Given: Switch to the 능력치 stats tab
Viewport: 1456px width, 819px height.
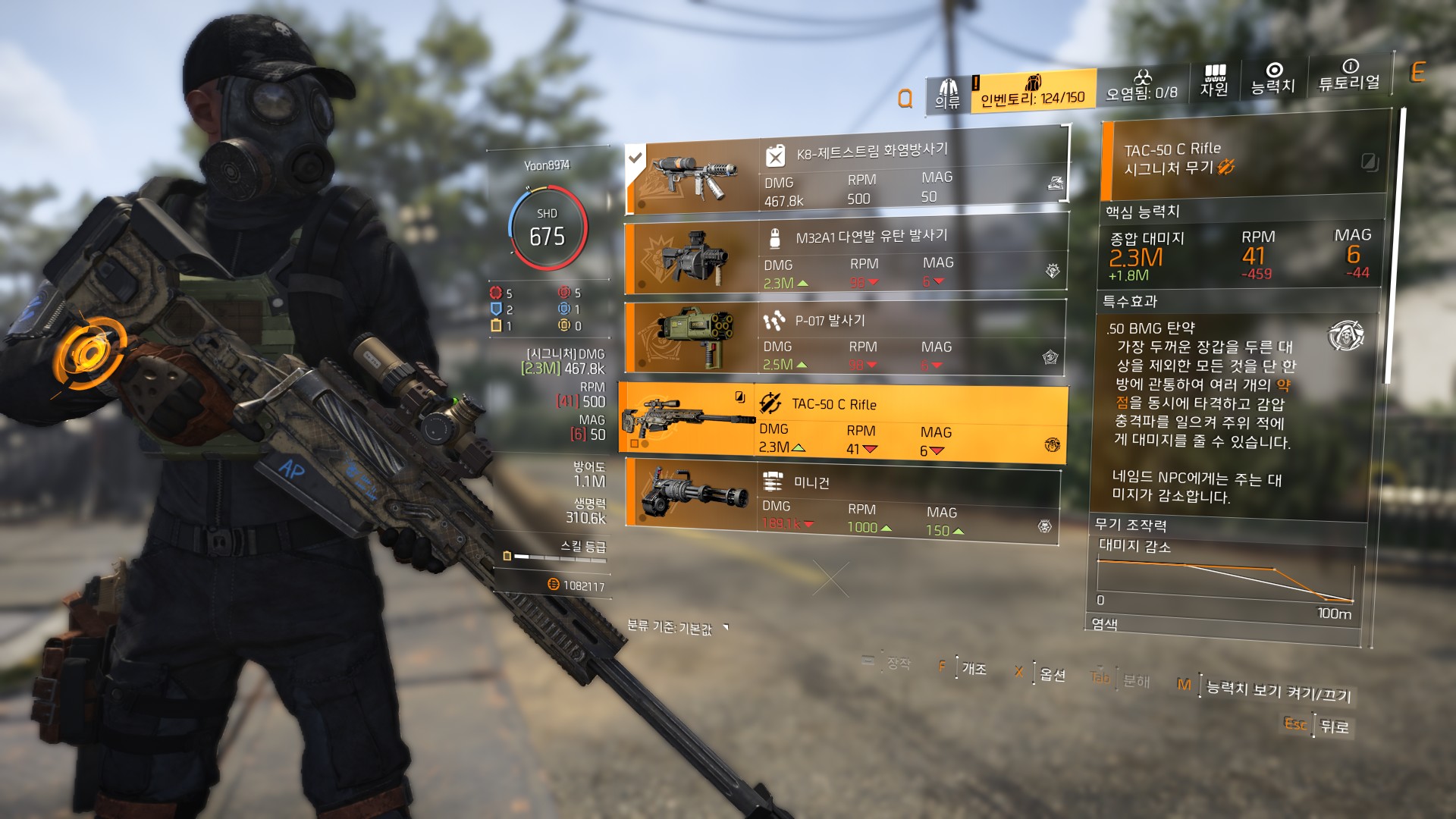Looking at the screenshot, I should [1273, 80].
